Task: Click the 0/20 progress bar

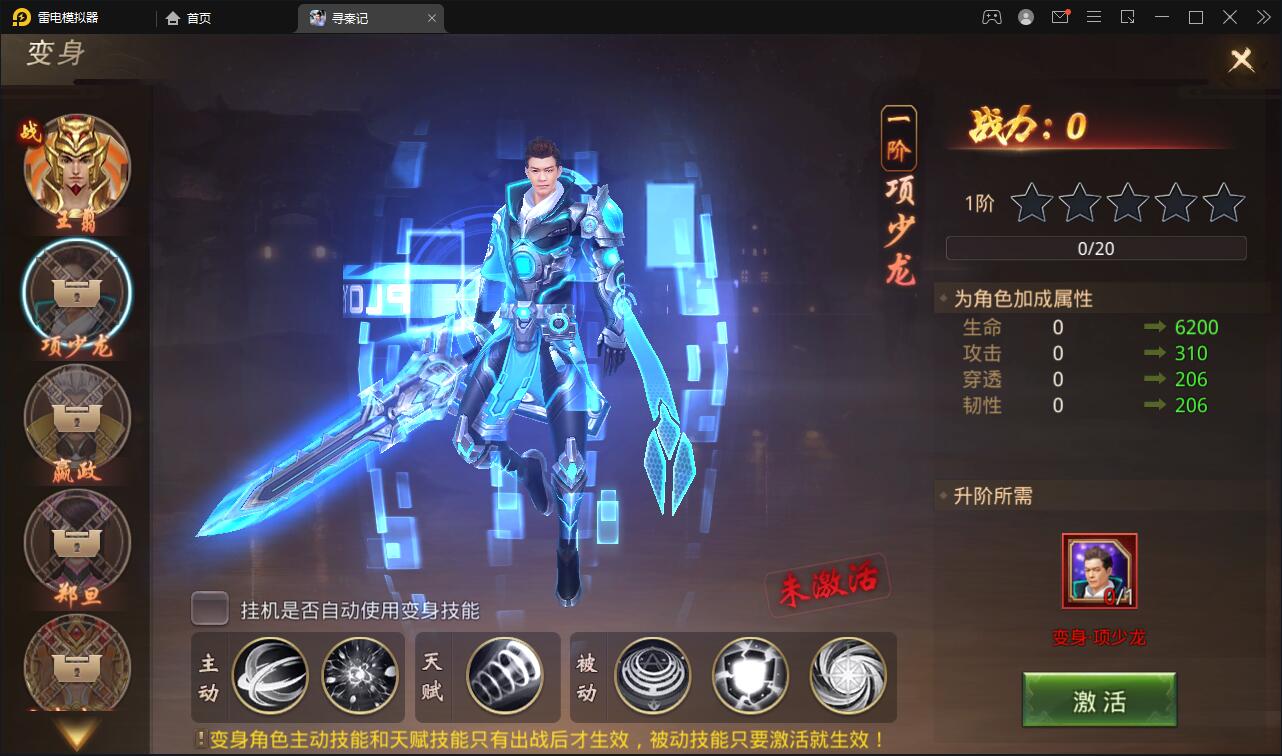Action: pyautogui.click(x=1096, y=248)
